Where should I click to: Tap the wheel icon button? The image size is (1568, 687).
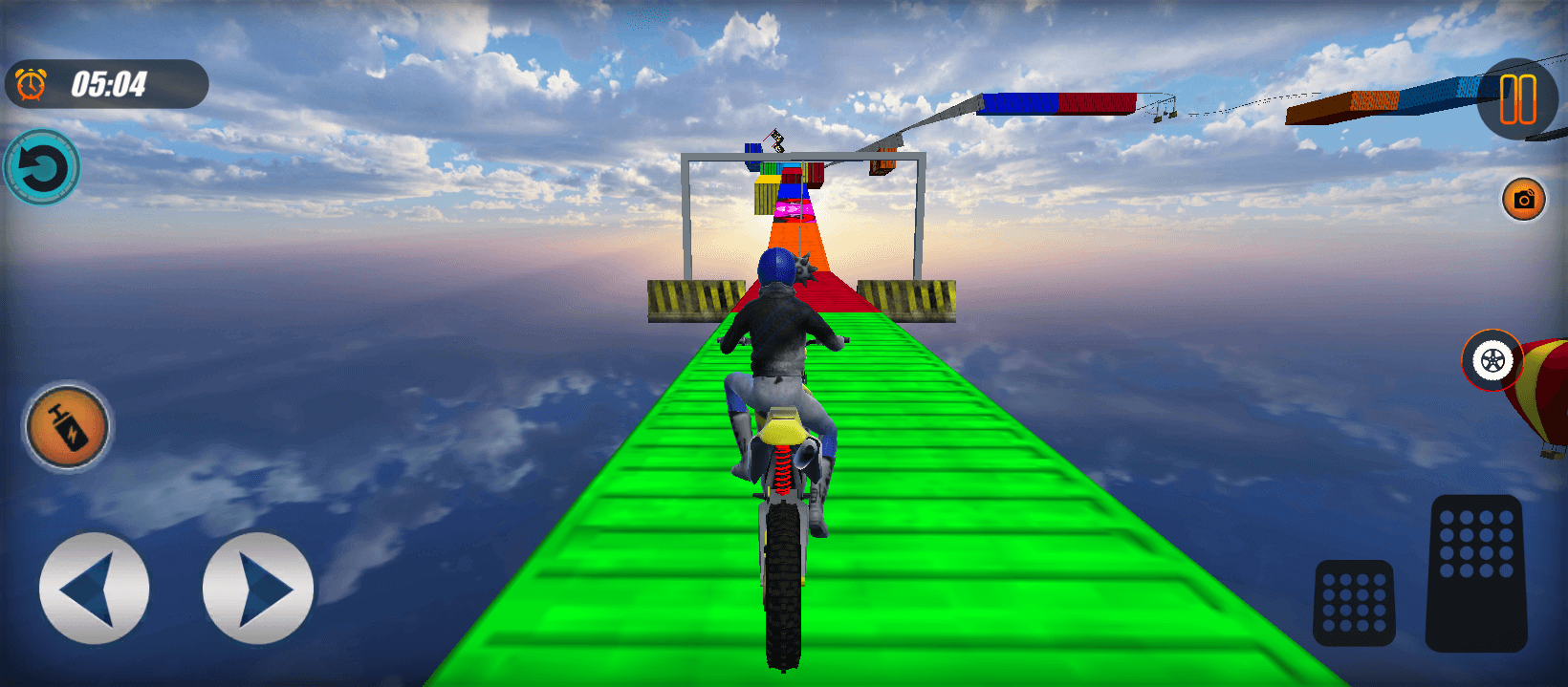point(1492,360)
